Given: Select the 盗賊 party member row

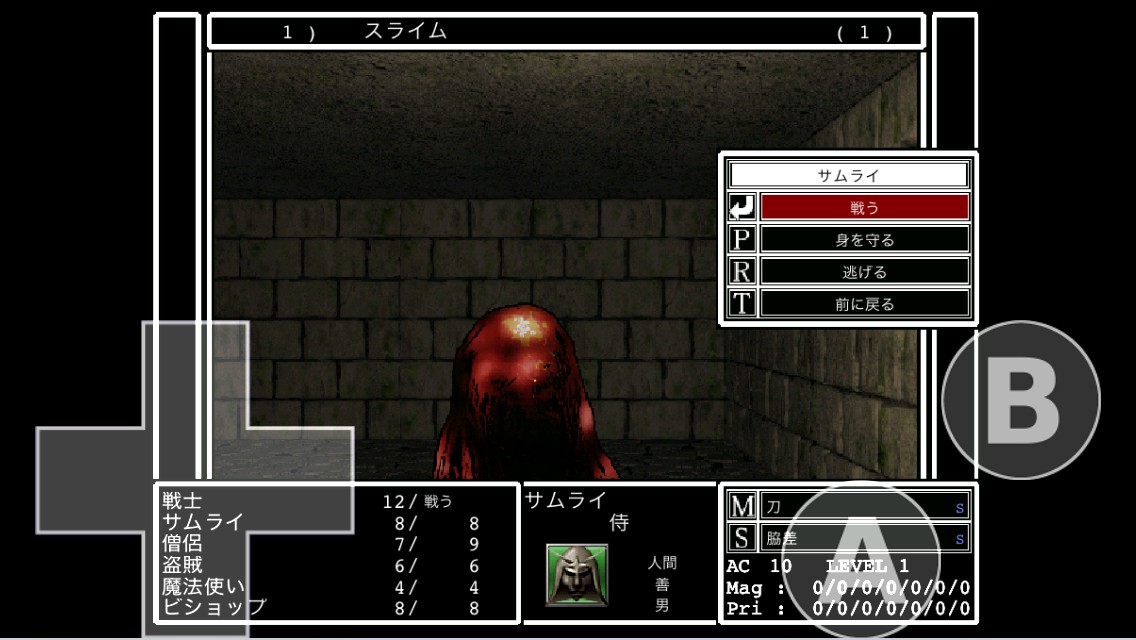Looking at the screenshot, I should click(320, 565).
